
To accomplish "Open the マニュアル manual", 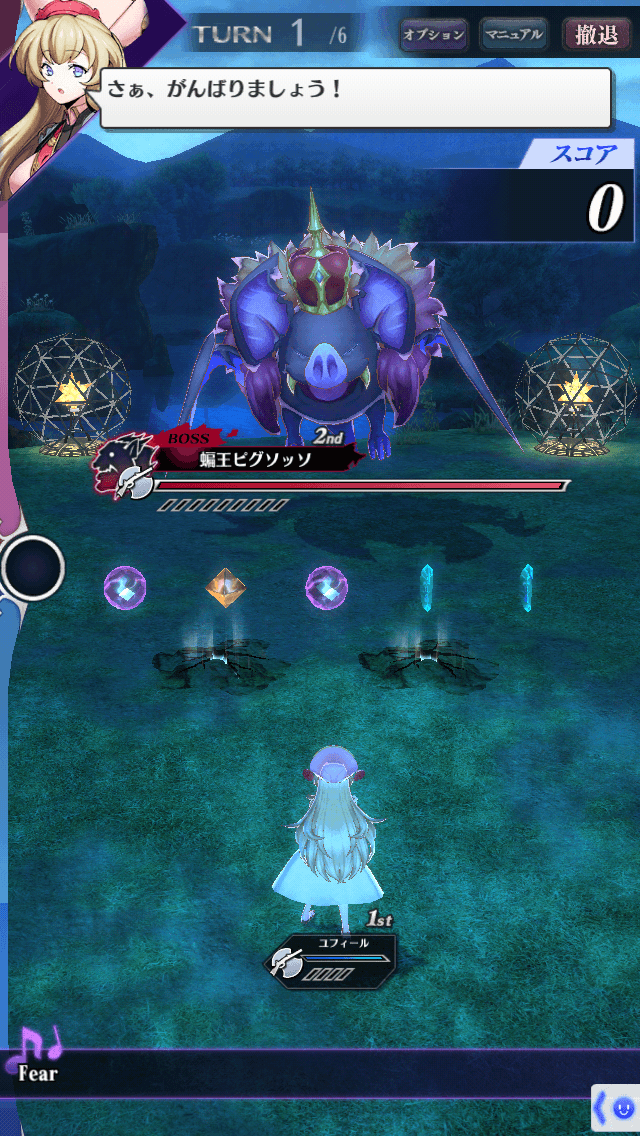I will pos(514,35).
